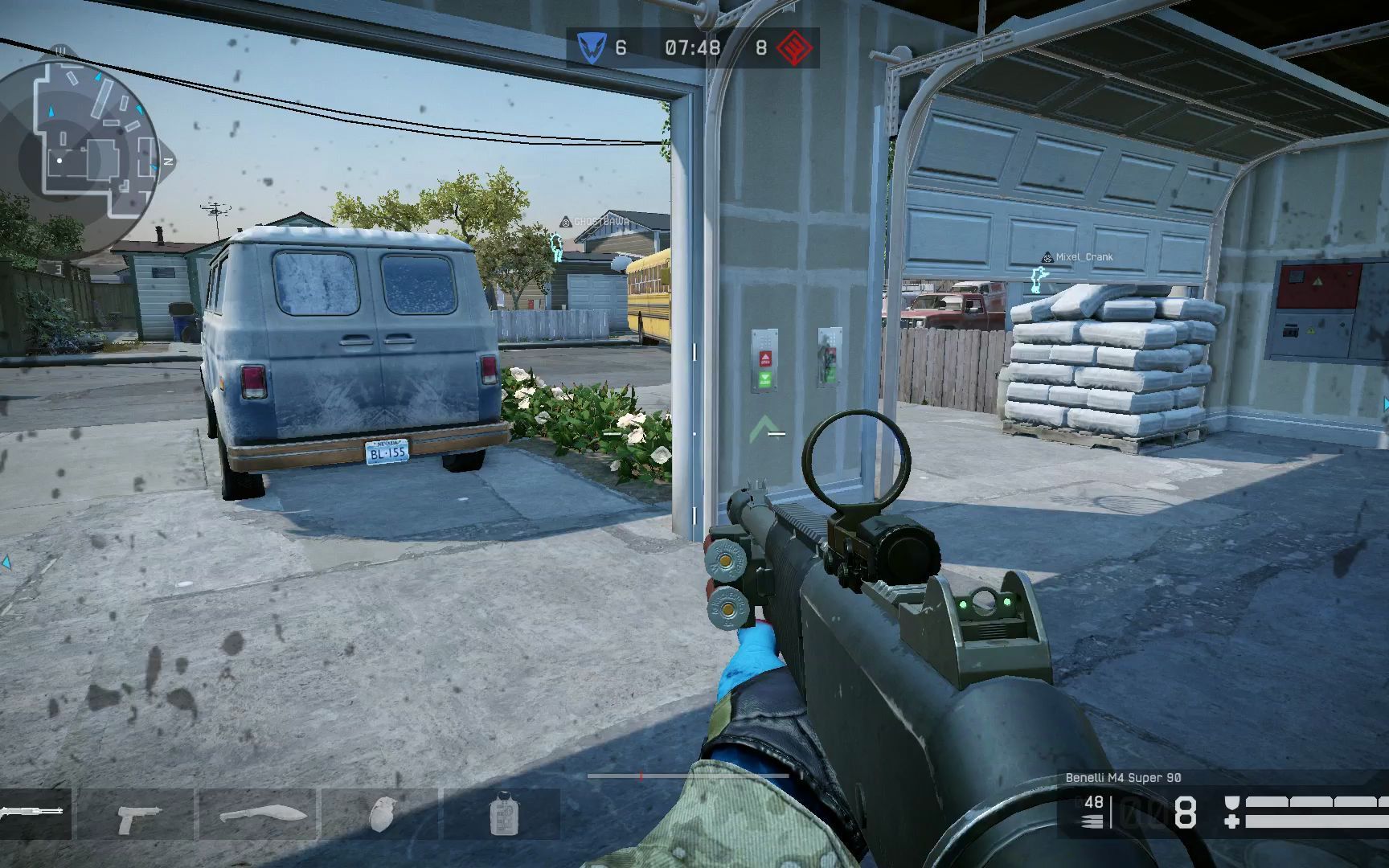This screenshot has width=1389, height=868.
Task: Click the match timer showing 07:48
Action: [691, 47]
